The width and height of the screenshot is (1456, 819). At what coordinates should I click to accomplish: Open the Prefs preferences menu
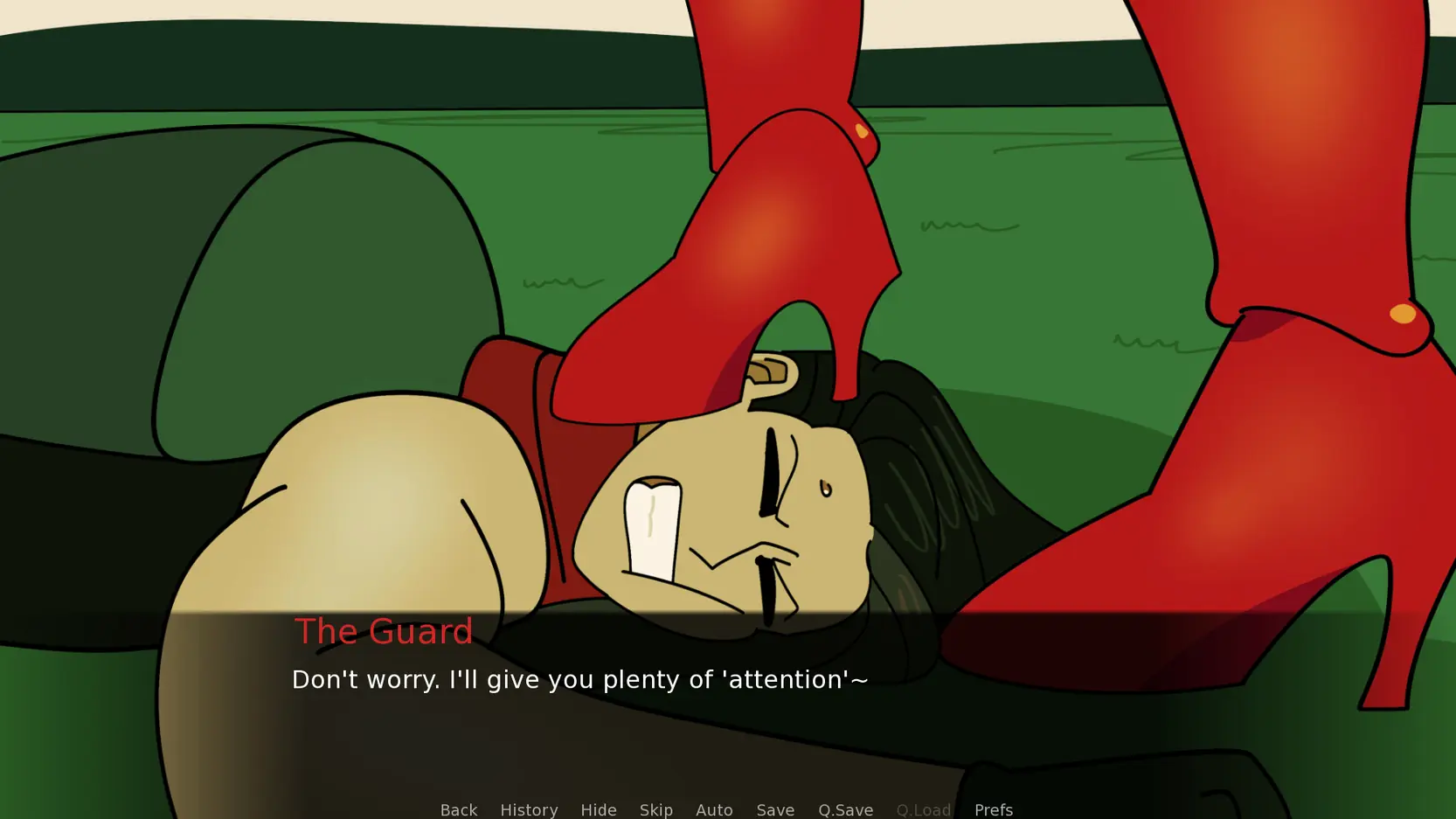[993, 809]
